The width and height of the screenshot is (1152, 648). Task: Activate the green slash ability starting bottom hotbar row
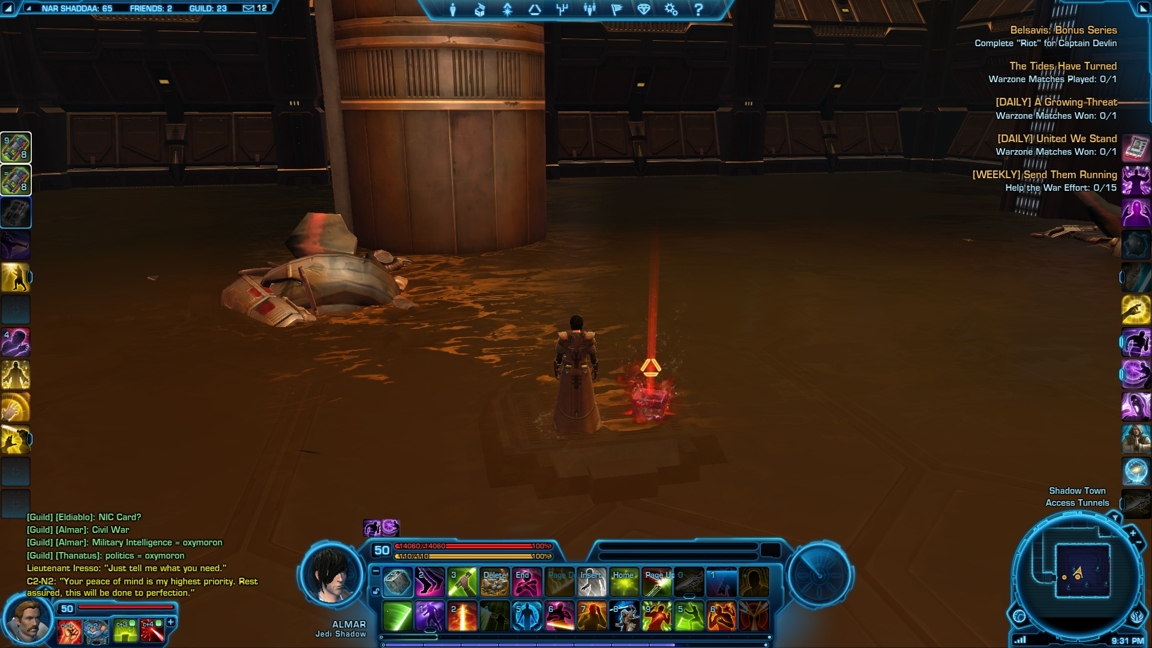point(398,616)
